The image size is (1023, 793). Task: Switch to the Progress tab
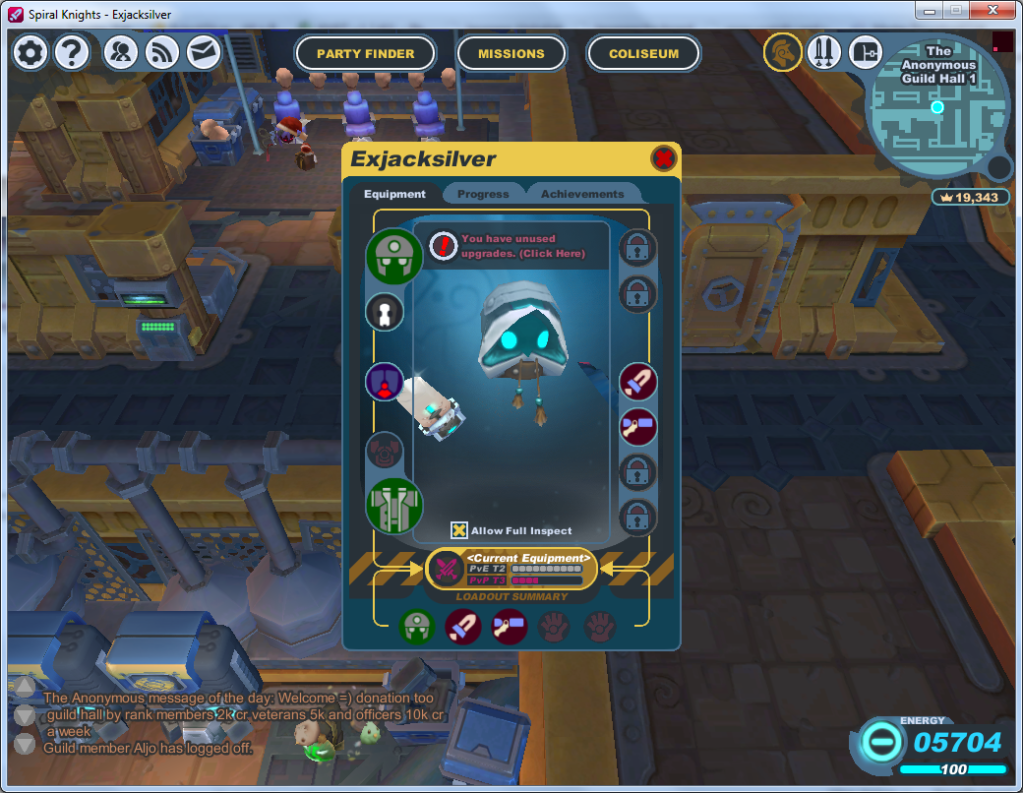point(483,194)
